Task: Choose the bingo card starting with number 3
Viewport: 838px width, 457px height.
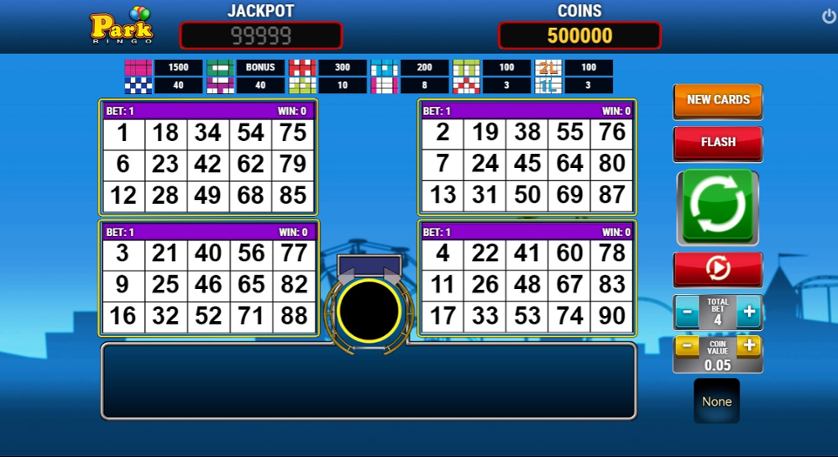Action: coord(209,278)
